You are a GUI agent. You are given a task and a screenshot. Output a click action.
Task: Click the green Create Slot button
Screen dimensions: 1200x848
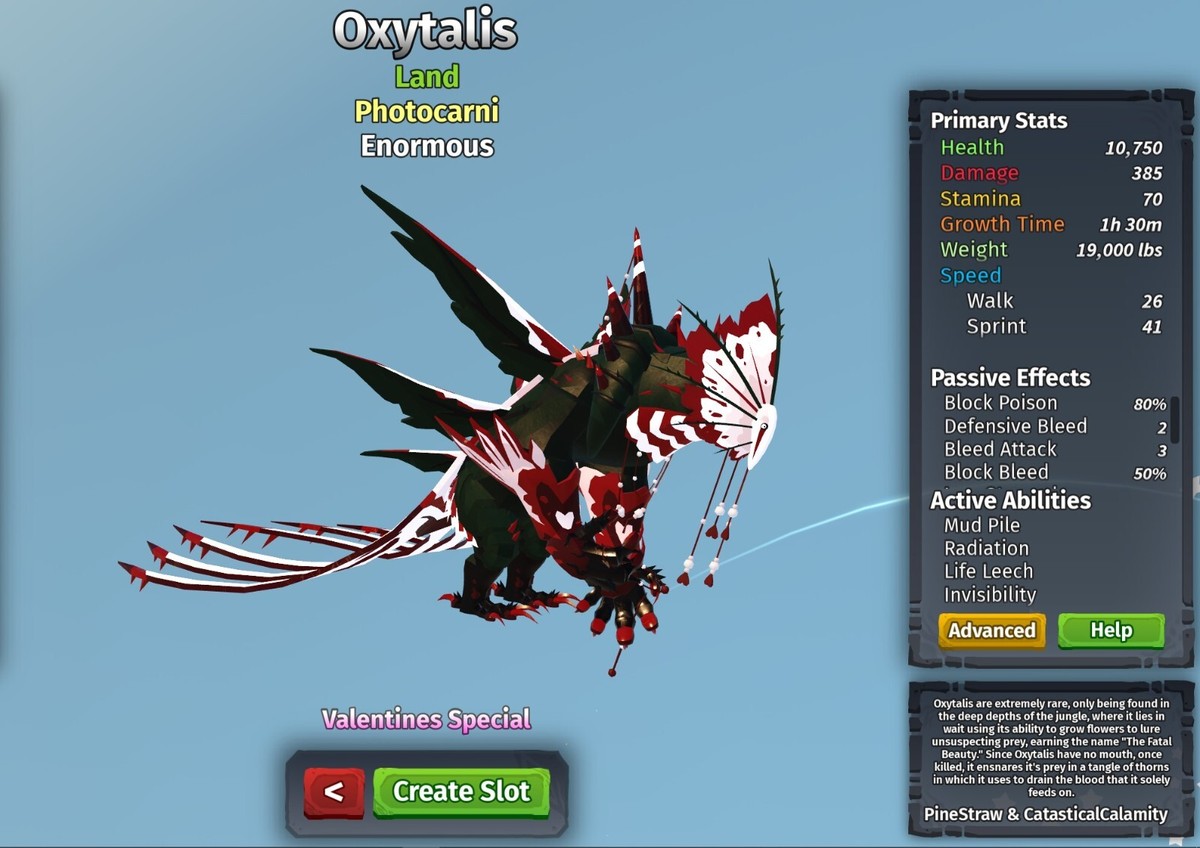pyautogui.click(x=461, y=791)
